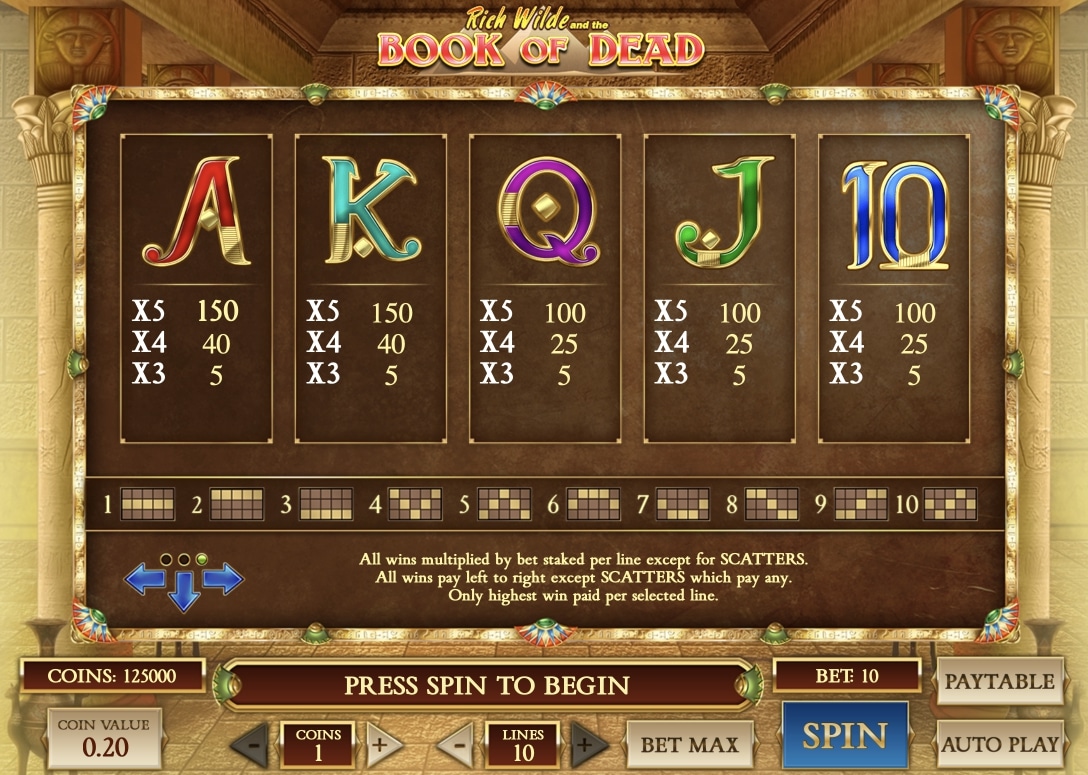This screenshot has width=1088, height=775.
Task: Start AUTO PLAY mode
Action: [x=999, y=744]
